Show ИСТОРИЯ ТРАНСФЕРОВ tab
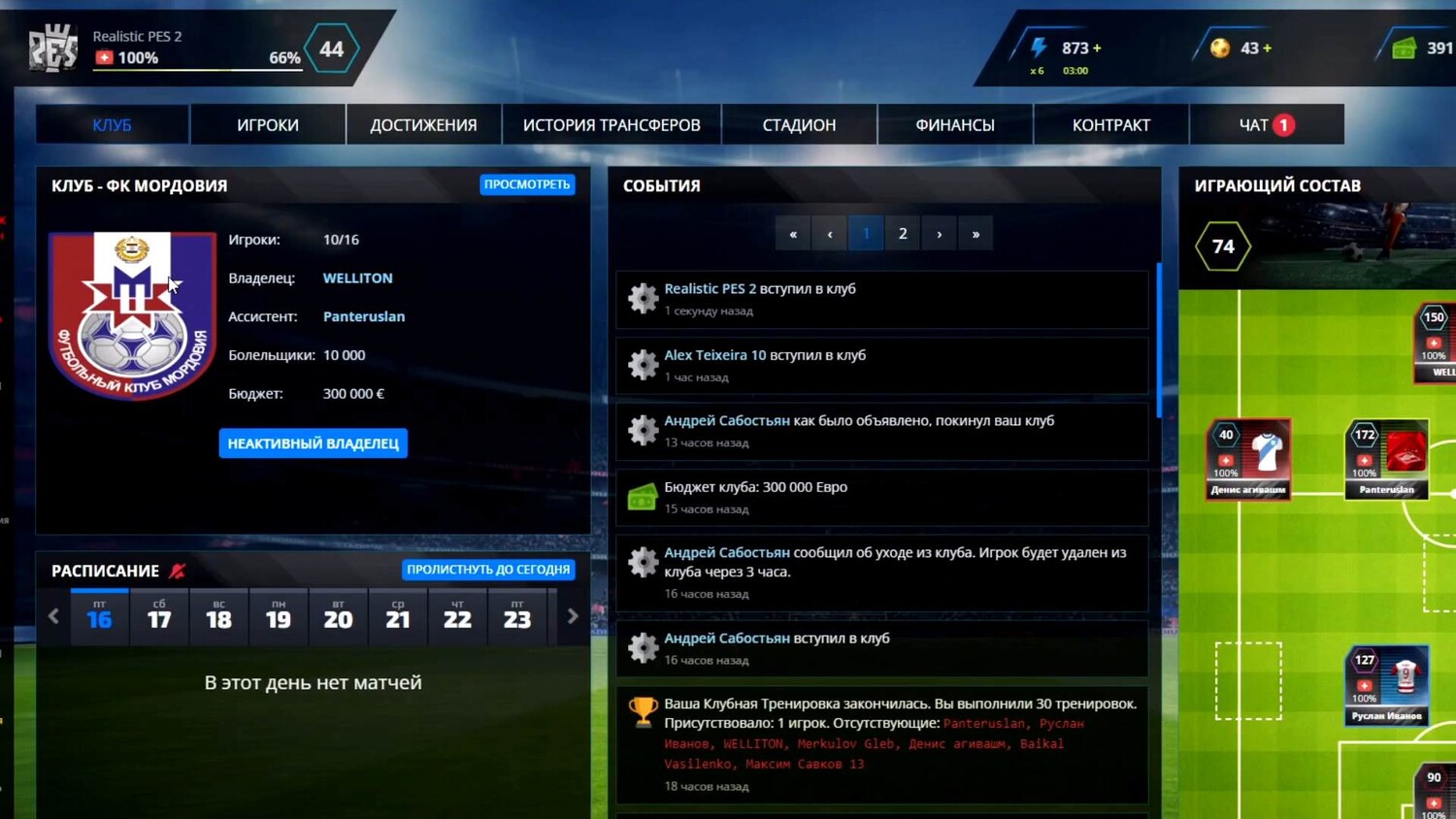Viewport: 1456px width, 819px height. click(x=612, y=125)
